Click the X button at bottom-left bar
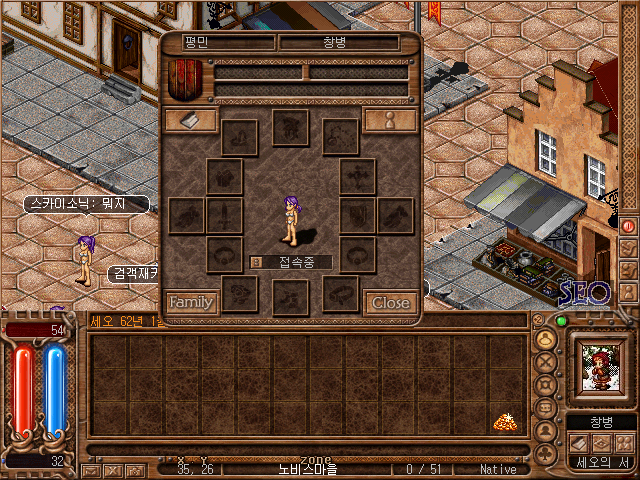Image resolution: width=640 pixels, height=480 pixels. [112, 470]
